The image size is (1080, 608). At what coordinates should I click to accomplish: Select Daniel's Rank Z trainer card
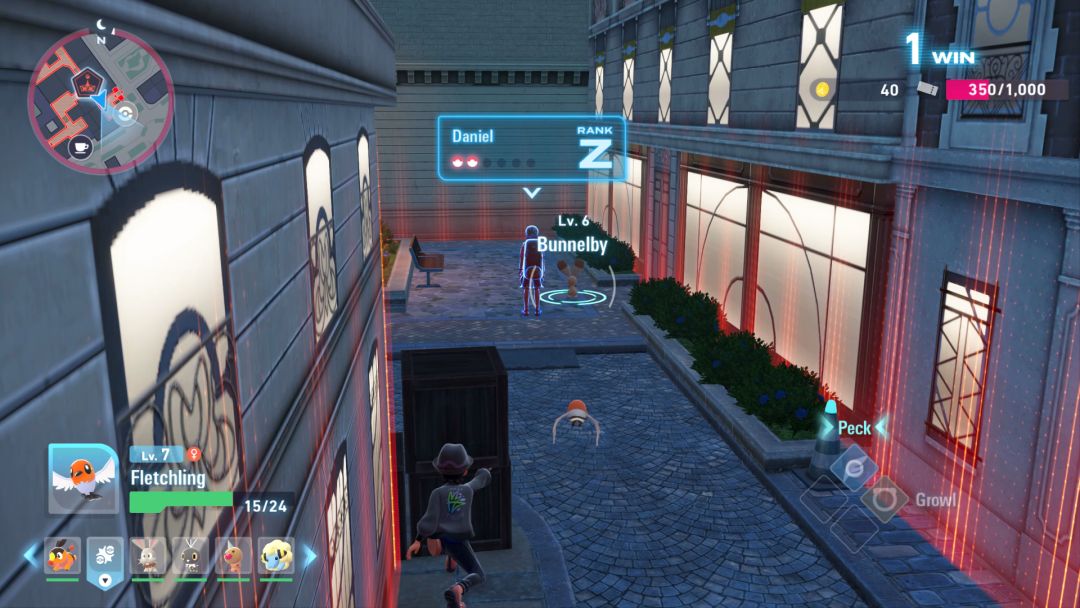coord(531,148)
